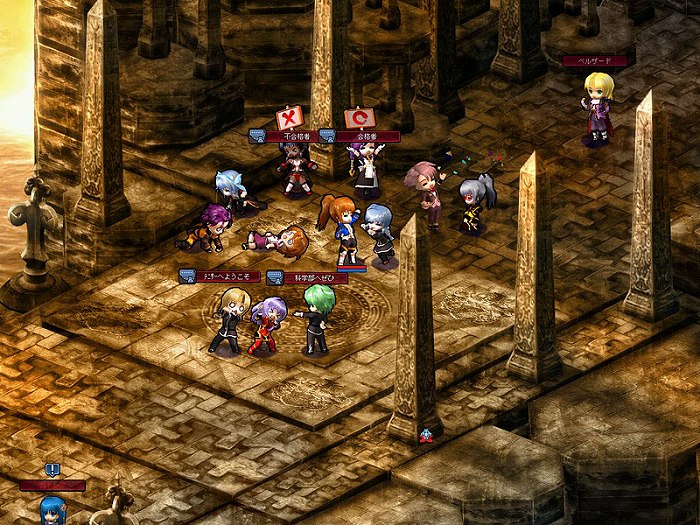
Task: Click the blue exclamation mark quest icon
Action: tap(53, 469)
